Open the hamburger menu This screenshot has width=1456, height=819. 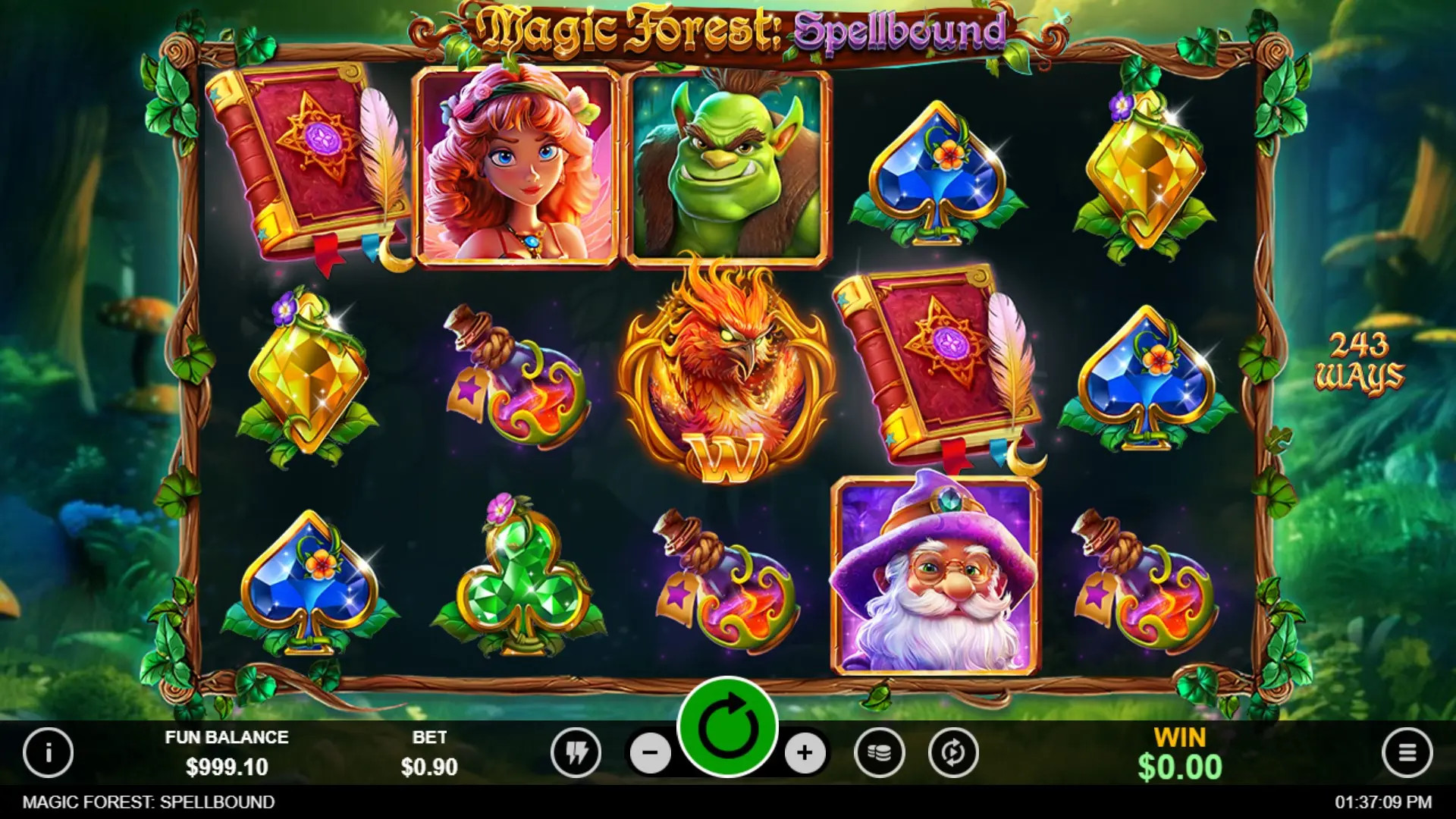pyautogui.click(x=1407, y=753)
